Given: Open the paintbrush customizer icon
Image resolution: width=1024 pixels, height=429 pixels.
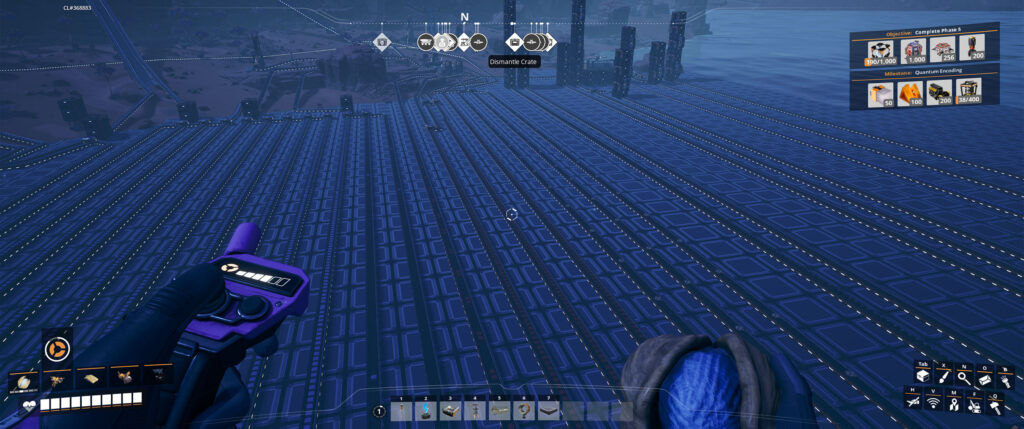Looking at the screenshot, I should [x=944, y=376].
